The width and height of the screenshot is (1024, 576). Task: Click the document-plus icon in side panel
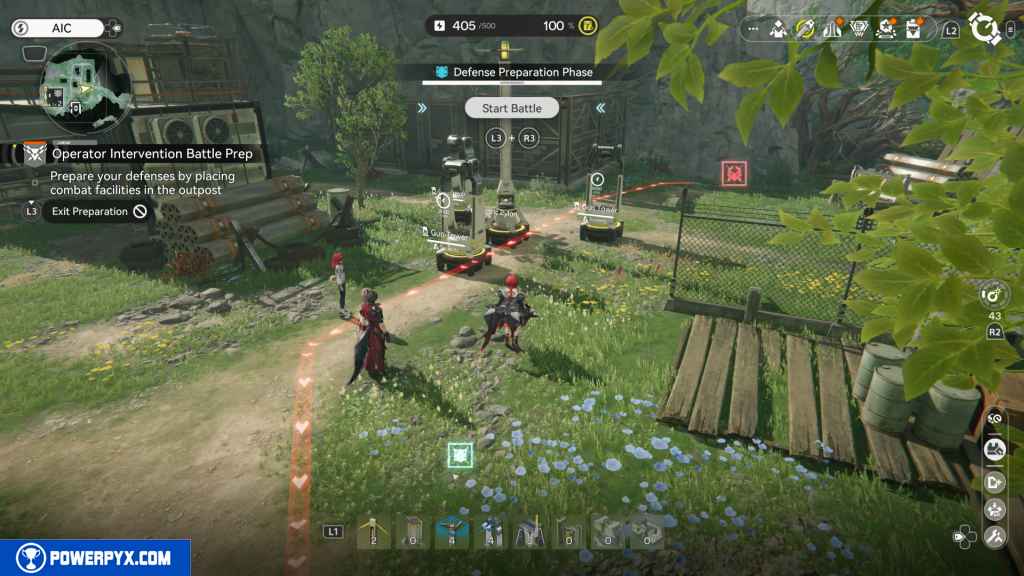[994, 481]
